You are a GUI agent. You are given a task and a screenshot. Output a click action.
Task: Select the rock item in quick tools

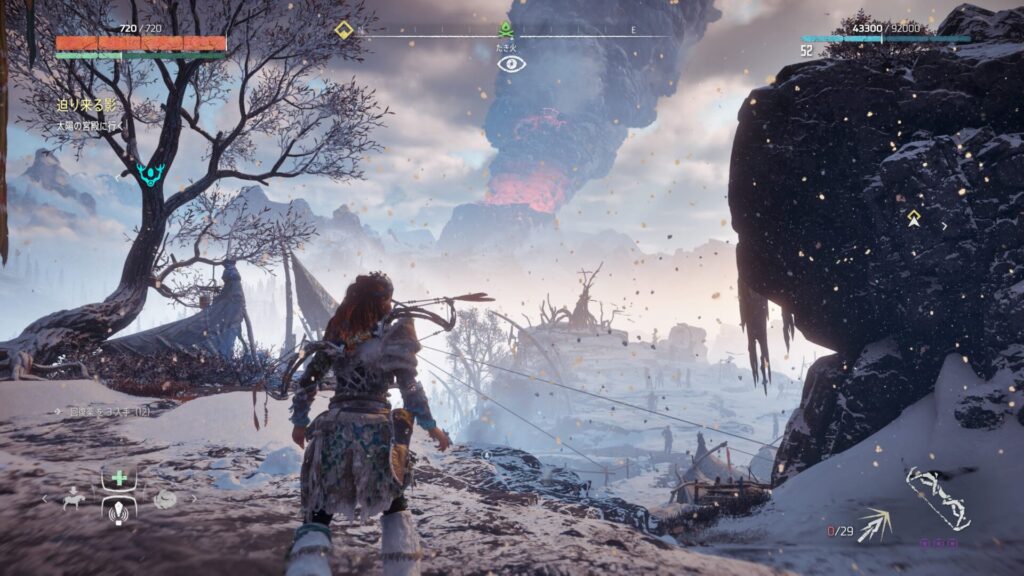click(165, 498)
